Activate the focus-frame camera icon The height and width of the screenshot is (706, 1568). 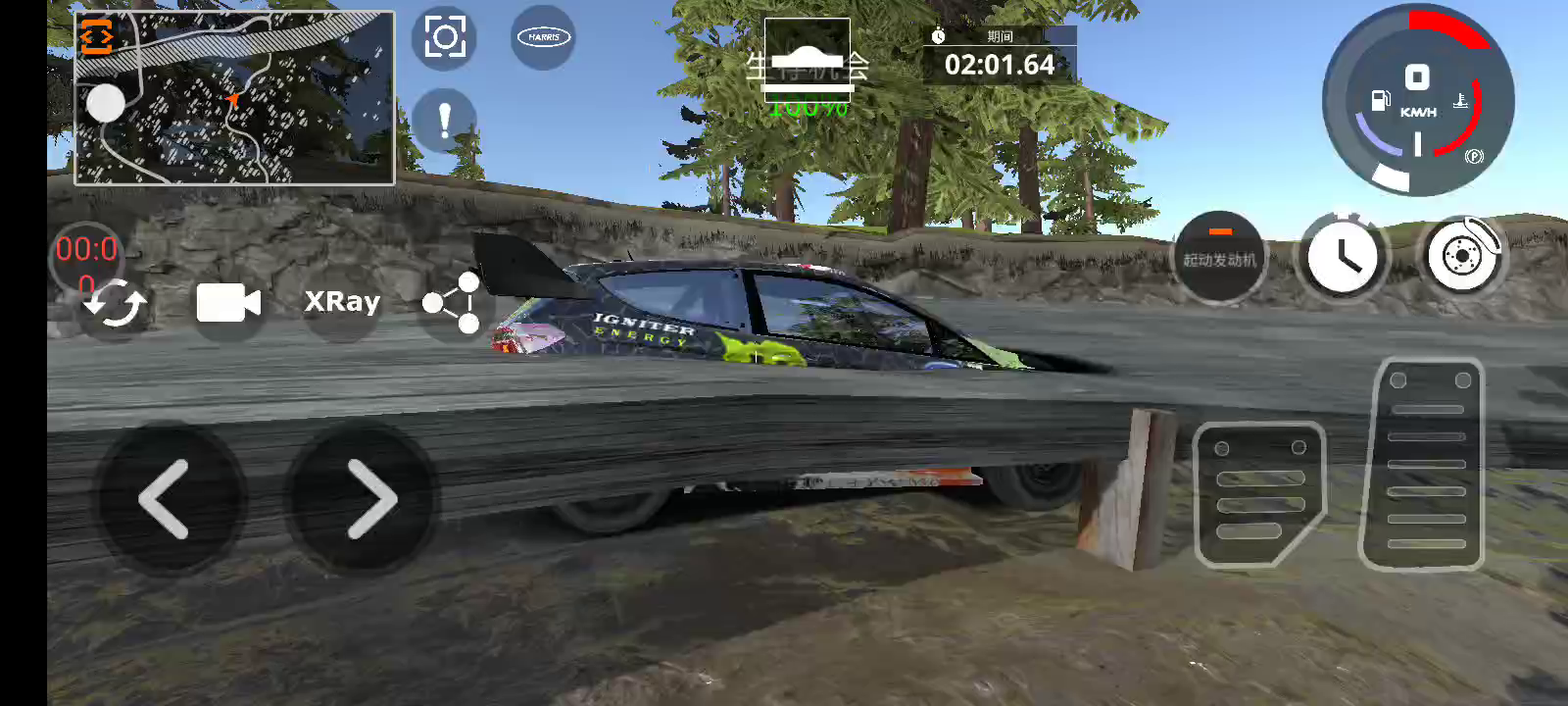pyautogui.click(x=445, y=38)
